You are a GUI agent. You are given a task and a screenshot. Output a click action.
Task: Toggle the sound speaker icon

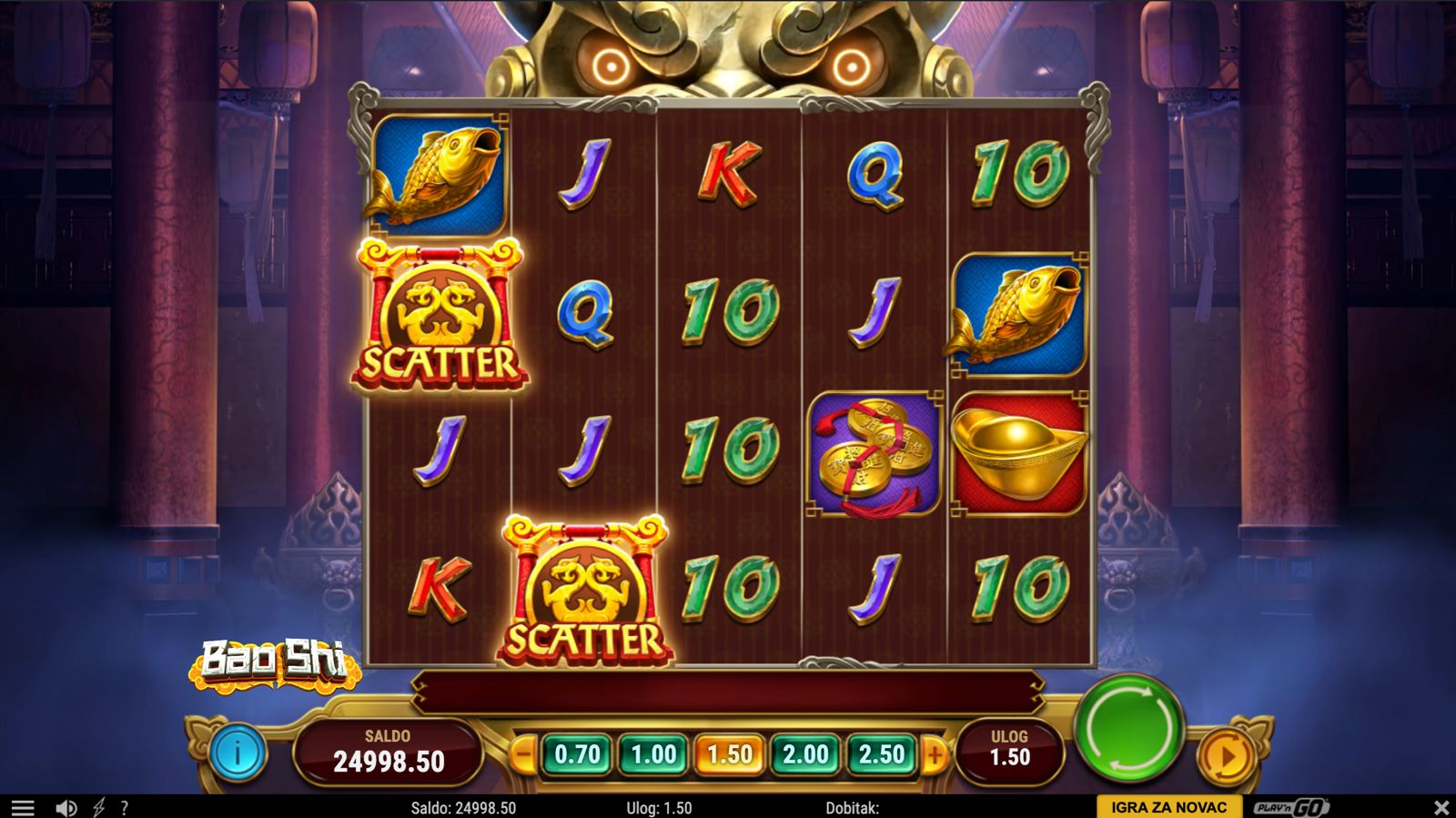[x=66, y=807]
